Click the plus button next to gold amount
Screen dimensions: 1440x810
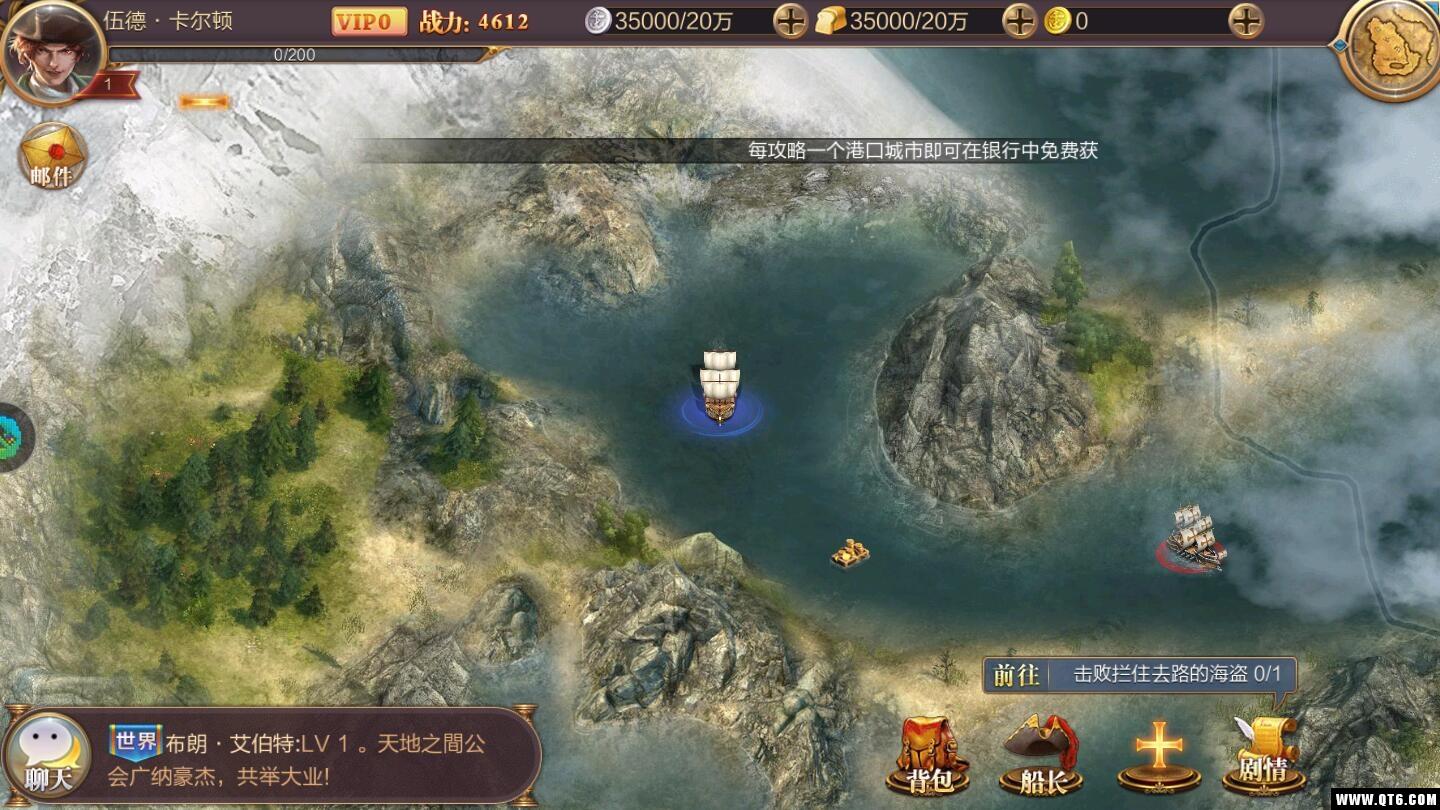[x=1245, y=20]
